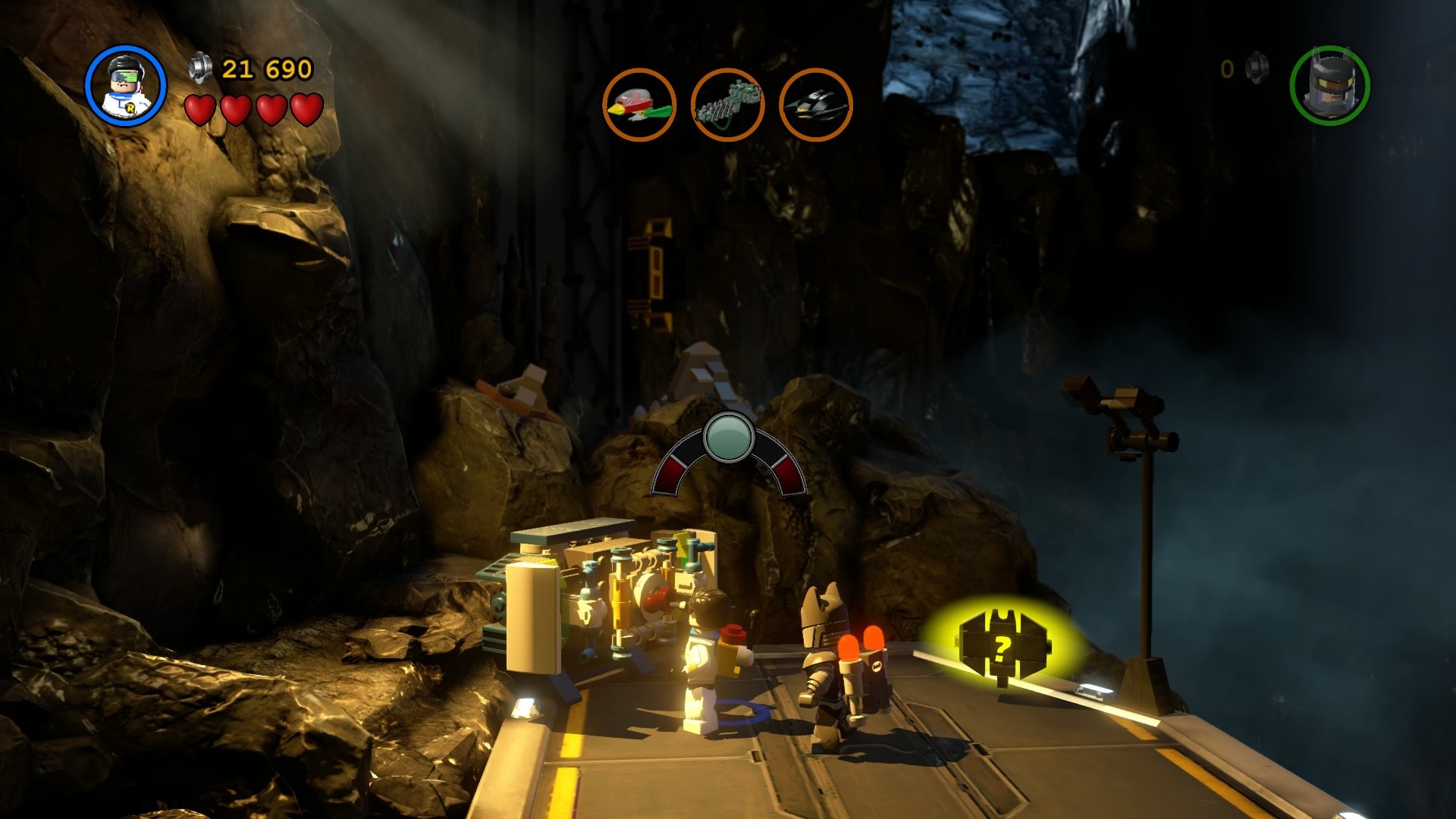Choose the first orange vehicle slot
The width and height of the screenshot is (1456, 819).
tap(642, 103)
